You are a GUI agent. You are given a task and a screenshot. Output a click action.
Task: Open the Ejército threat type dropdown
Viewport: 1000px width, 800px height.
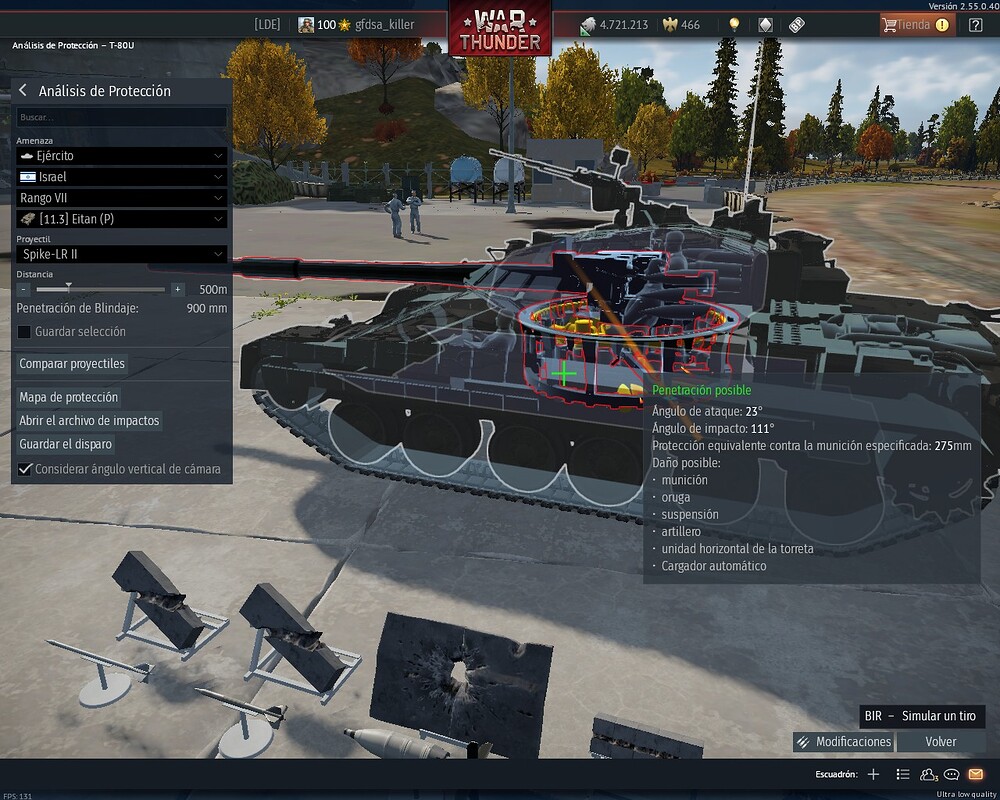121,156
